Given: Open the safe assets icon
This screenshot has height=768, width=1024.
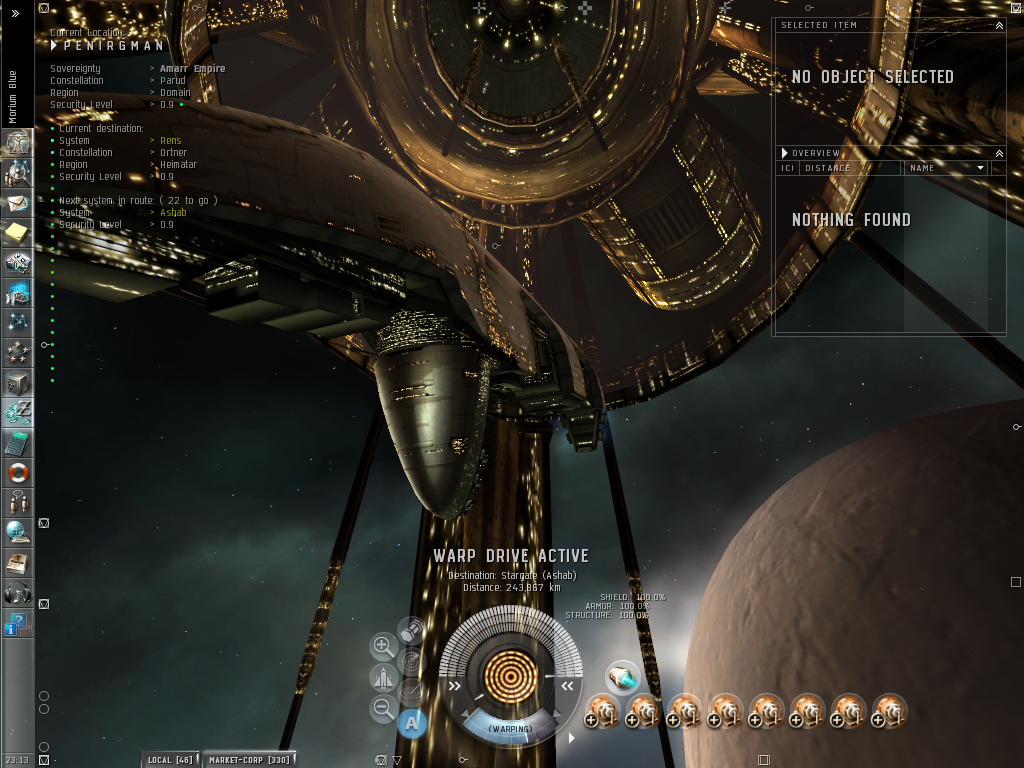Looking at the screenshot, I should (17, 383).
